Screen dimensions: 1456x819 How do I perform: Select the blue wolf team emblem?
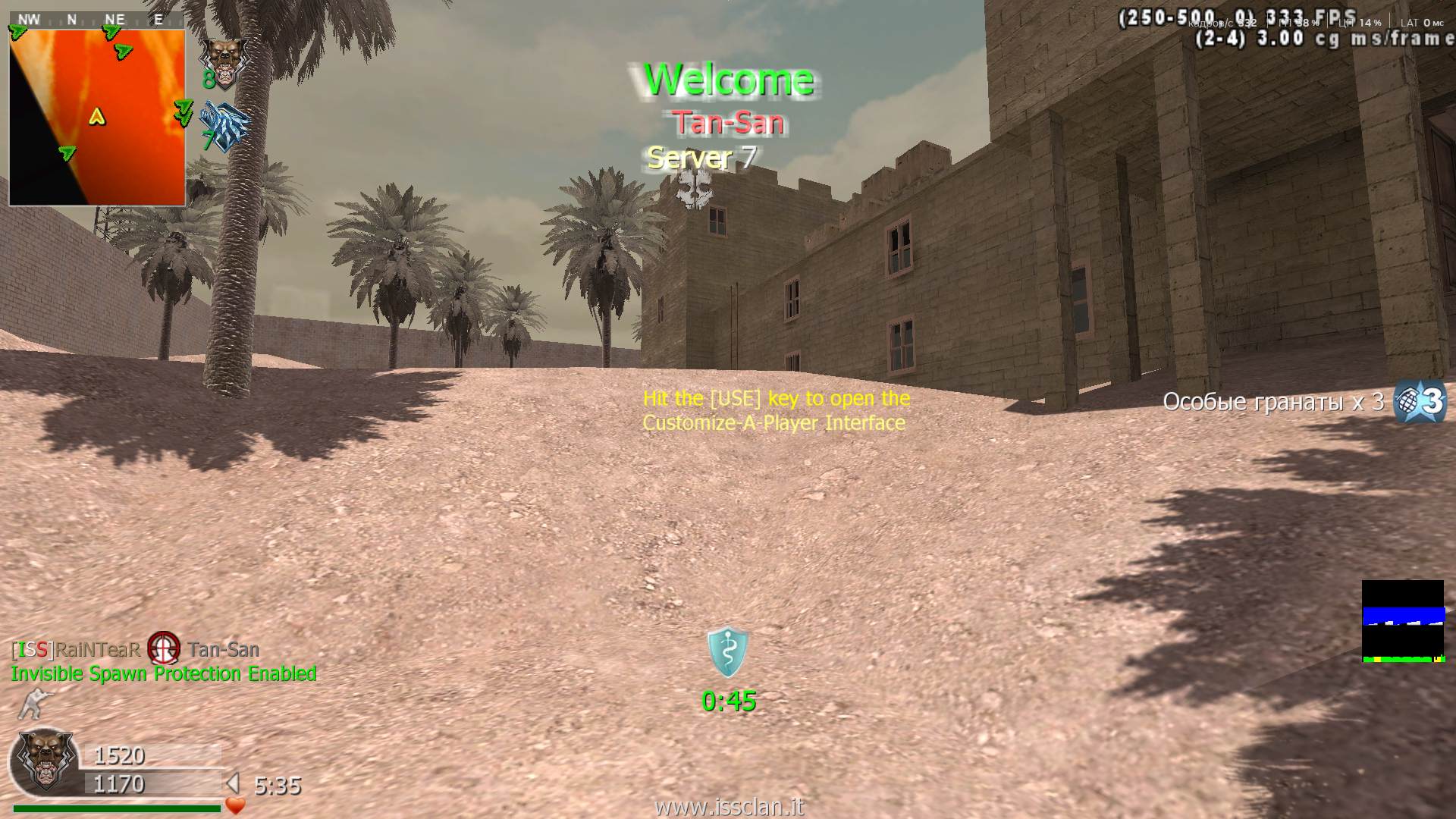(225, 127)
